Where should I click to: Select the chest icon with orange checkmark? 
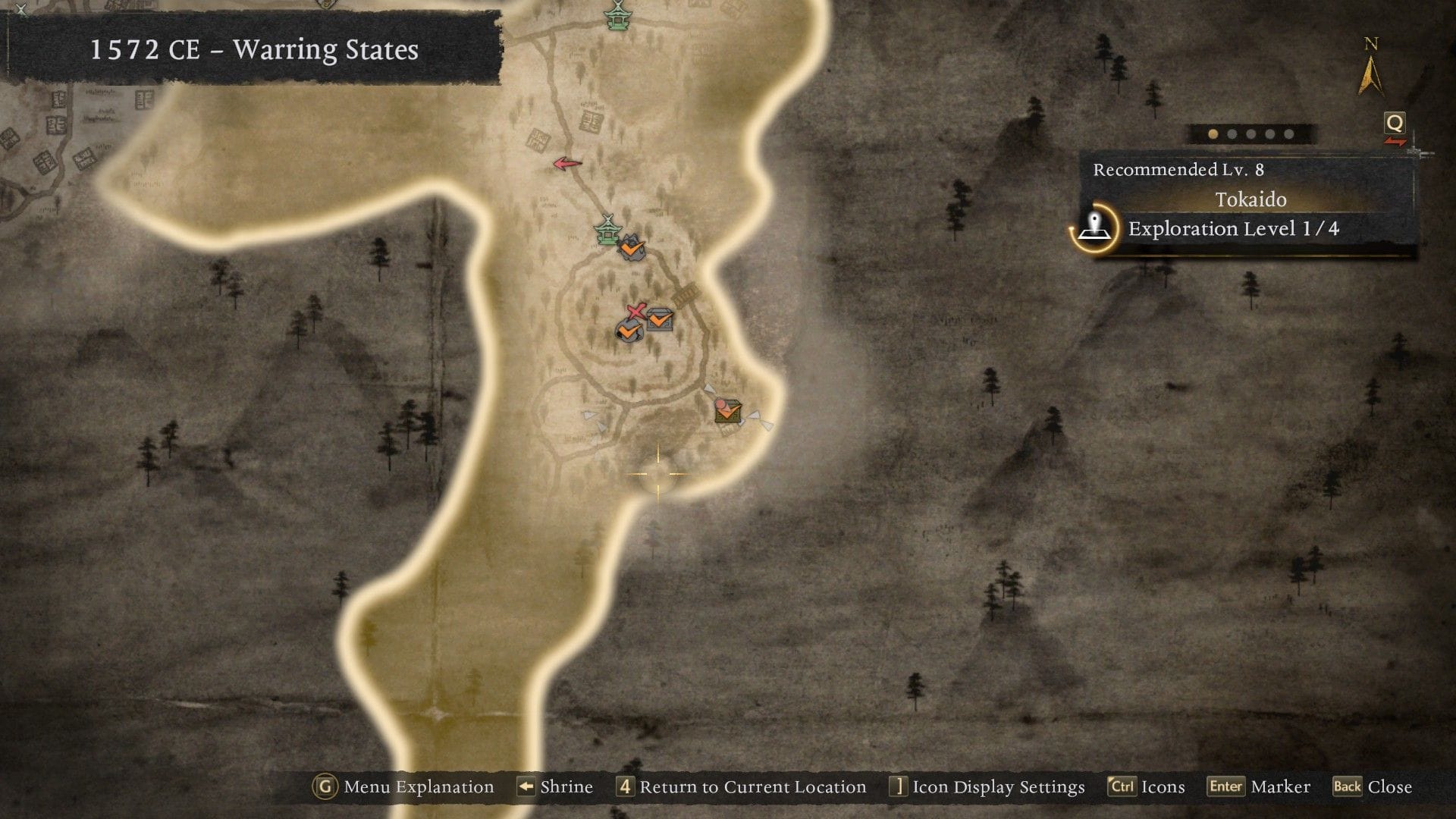(657, 319)
